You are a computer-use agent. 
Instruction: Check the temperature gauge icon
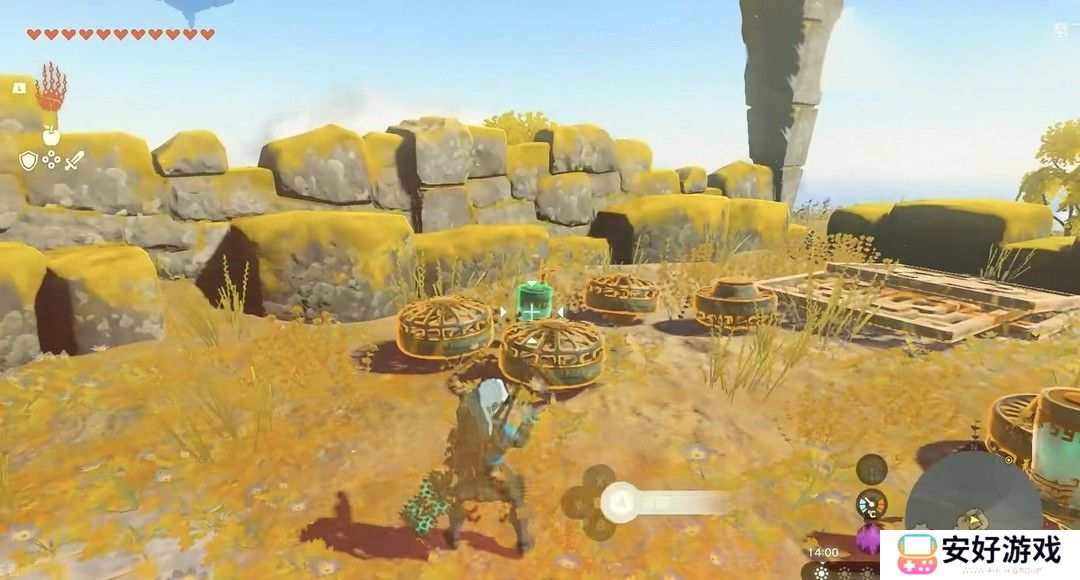(x=871, y=503)
